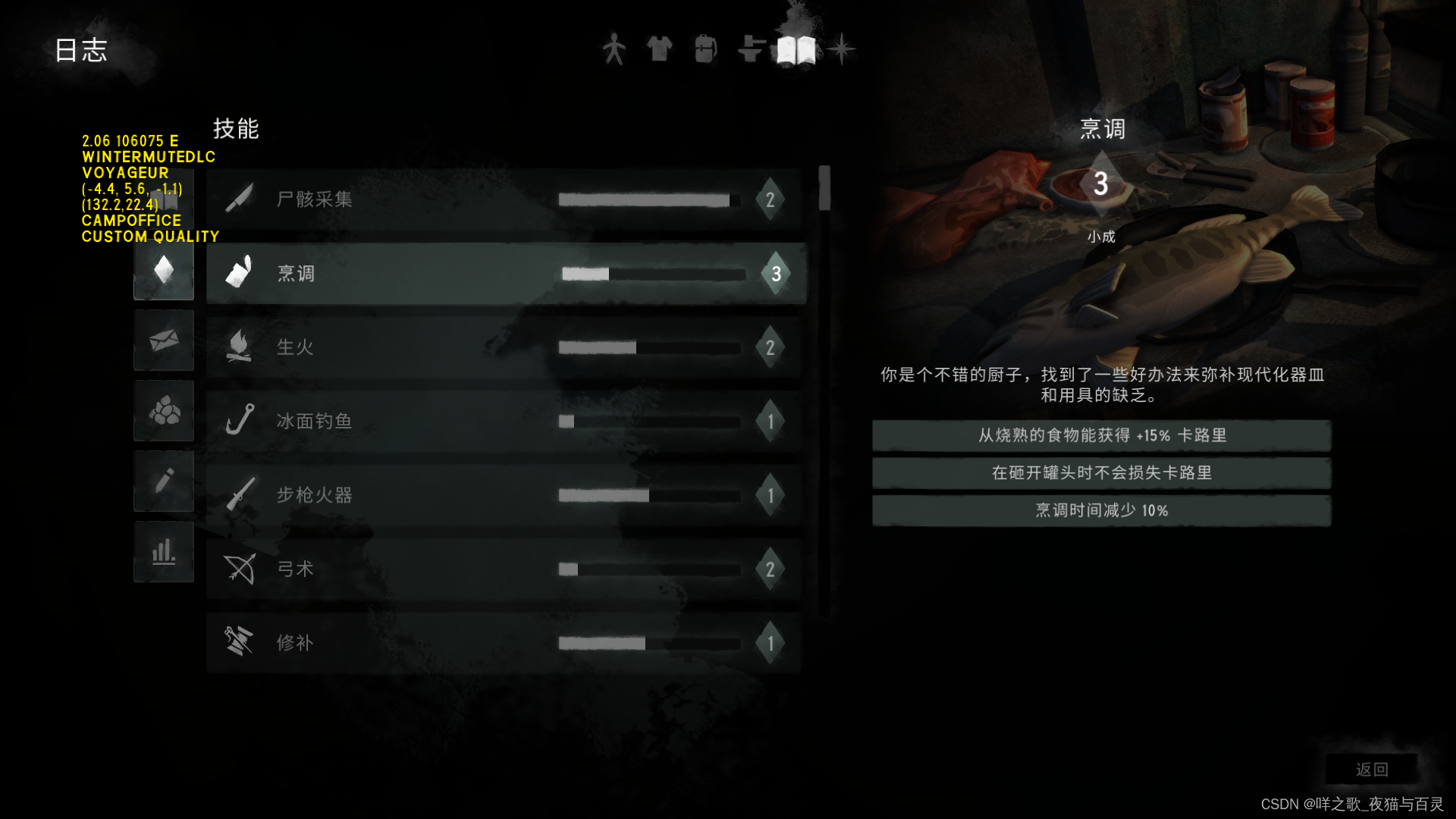The image size is (1456, 819).
Task: Click the diamond skills category button
Action: click(x=164, y=270)
